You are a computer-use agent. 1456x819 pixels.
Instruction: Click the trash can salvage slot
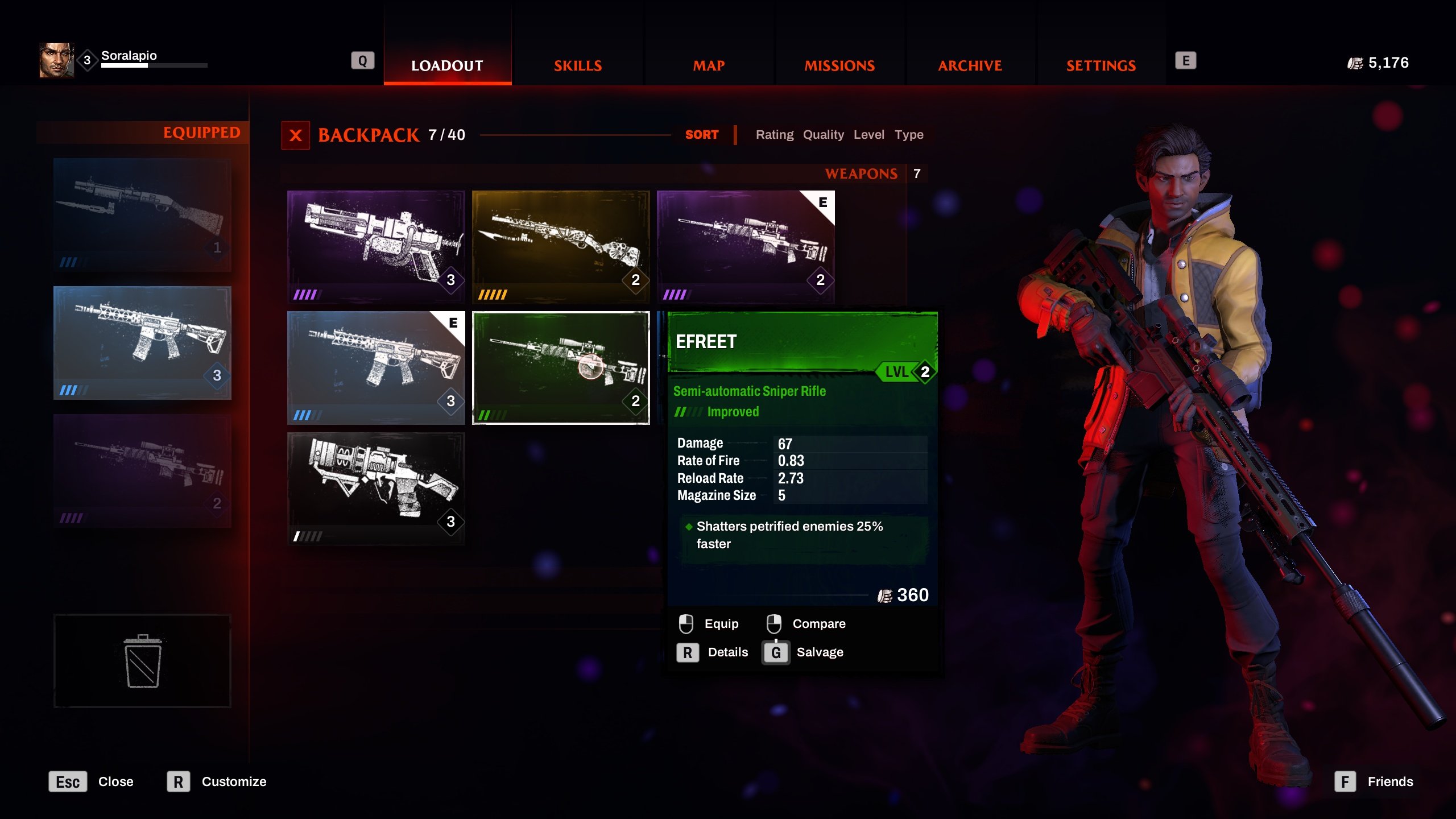coord(142,660)
